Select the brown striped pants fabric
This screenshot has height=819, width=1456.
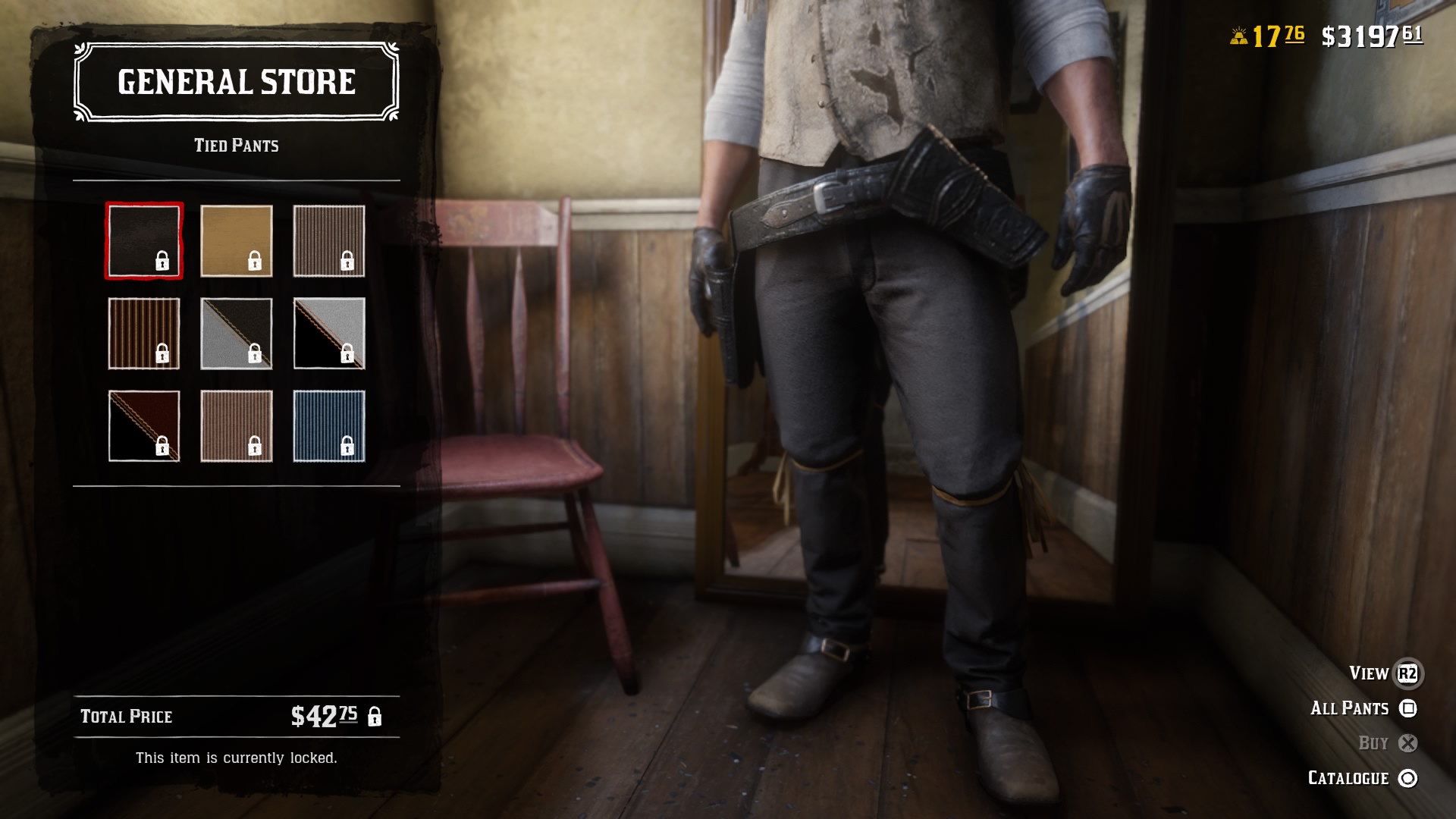143,334
